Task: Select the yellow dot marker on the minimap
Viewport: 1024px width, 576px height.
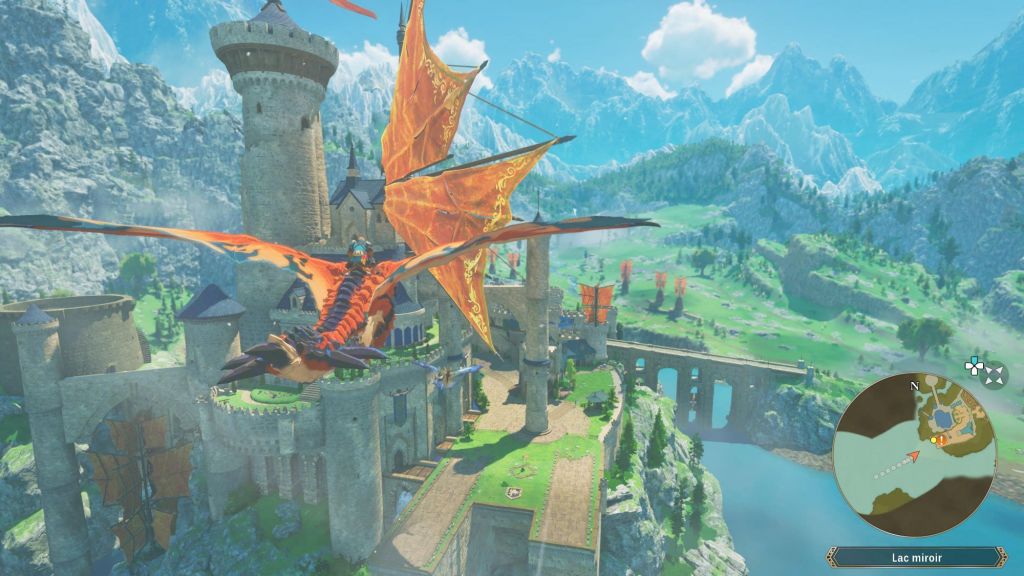Action: (933, 439)
